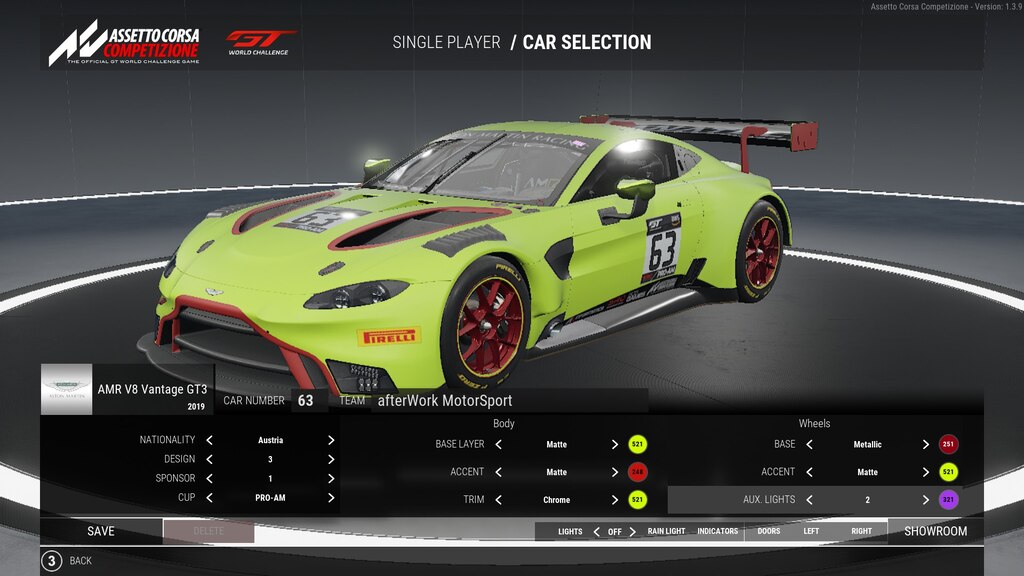Choose the body Trim color swatch
1024x576 pixels.
[637, 499]
